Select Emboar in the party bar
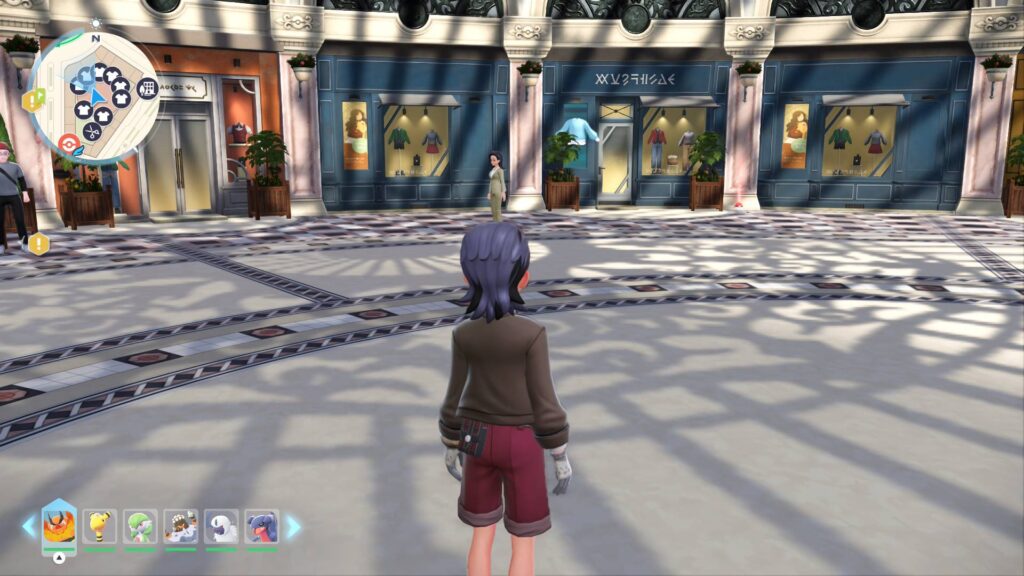The height and width of the screenshot is (576, 1024). 58,526
